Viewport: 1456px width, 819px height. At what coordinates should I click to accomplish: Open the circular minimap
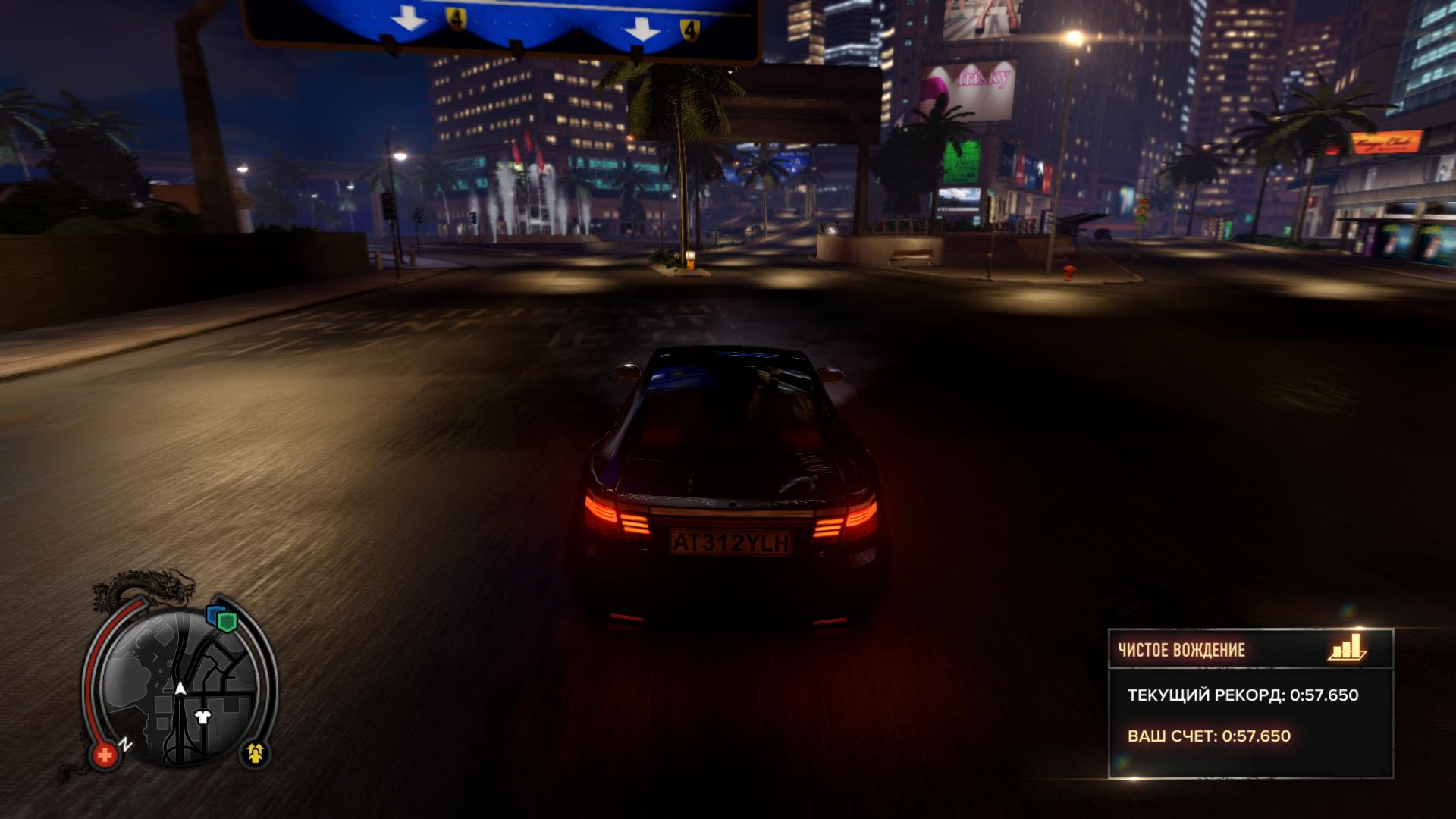click(180, 686)
